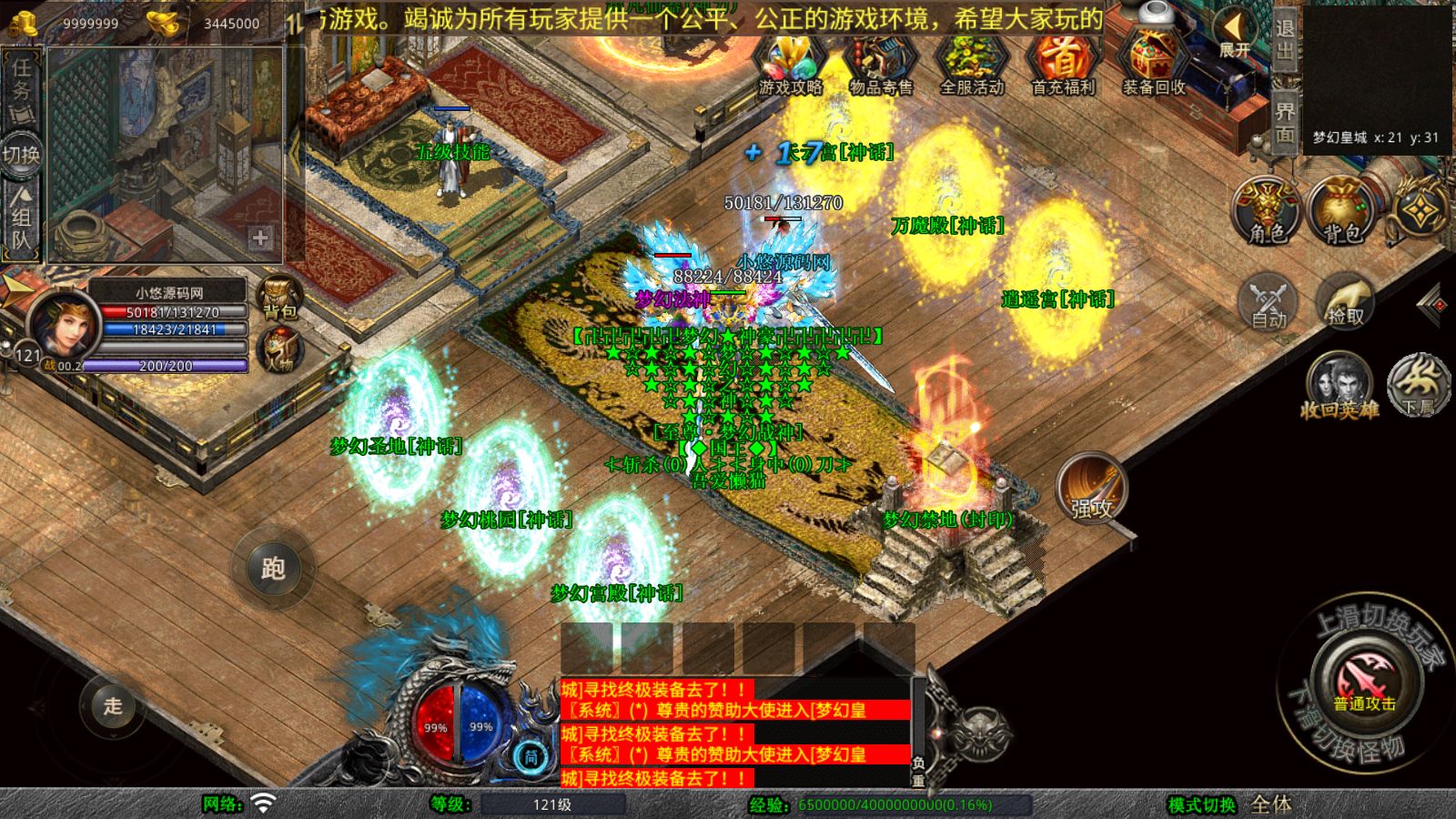Show the 全服活动 server events
Screen dimensions: 1456x819
pyautogui.click(x=971, y=64)
